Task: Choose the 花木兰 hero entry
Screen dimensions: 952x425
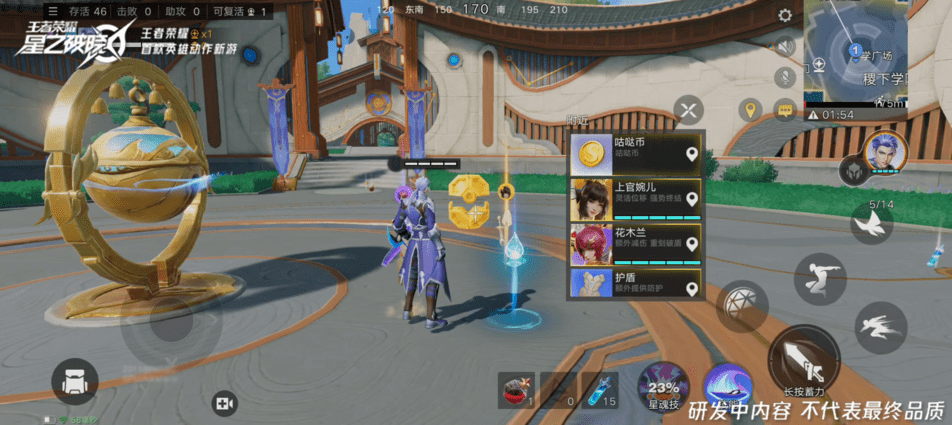Action: point(635,244)
